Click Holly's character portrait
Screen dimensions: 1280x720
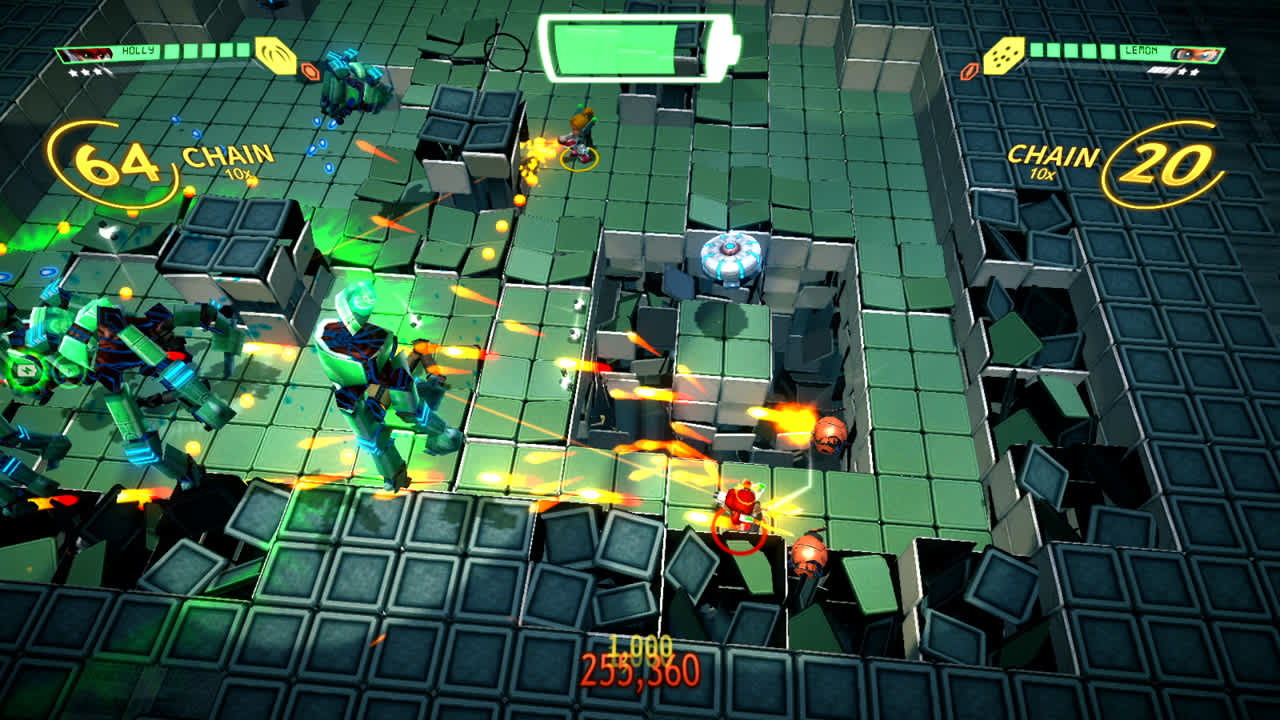85,53
